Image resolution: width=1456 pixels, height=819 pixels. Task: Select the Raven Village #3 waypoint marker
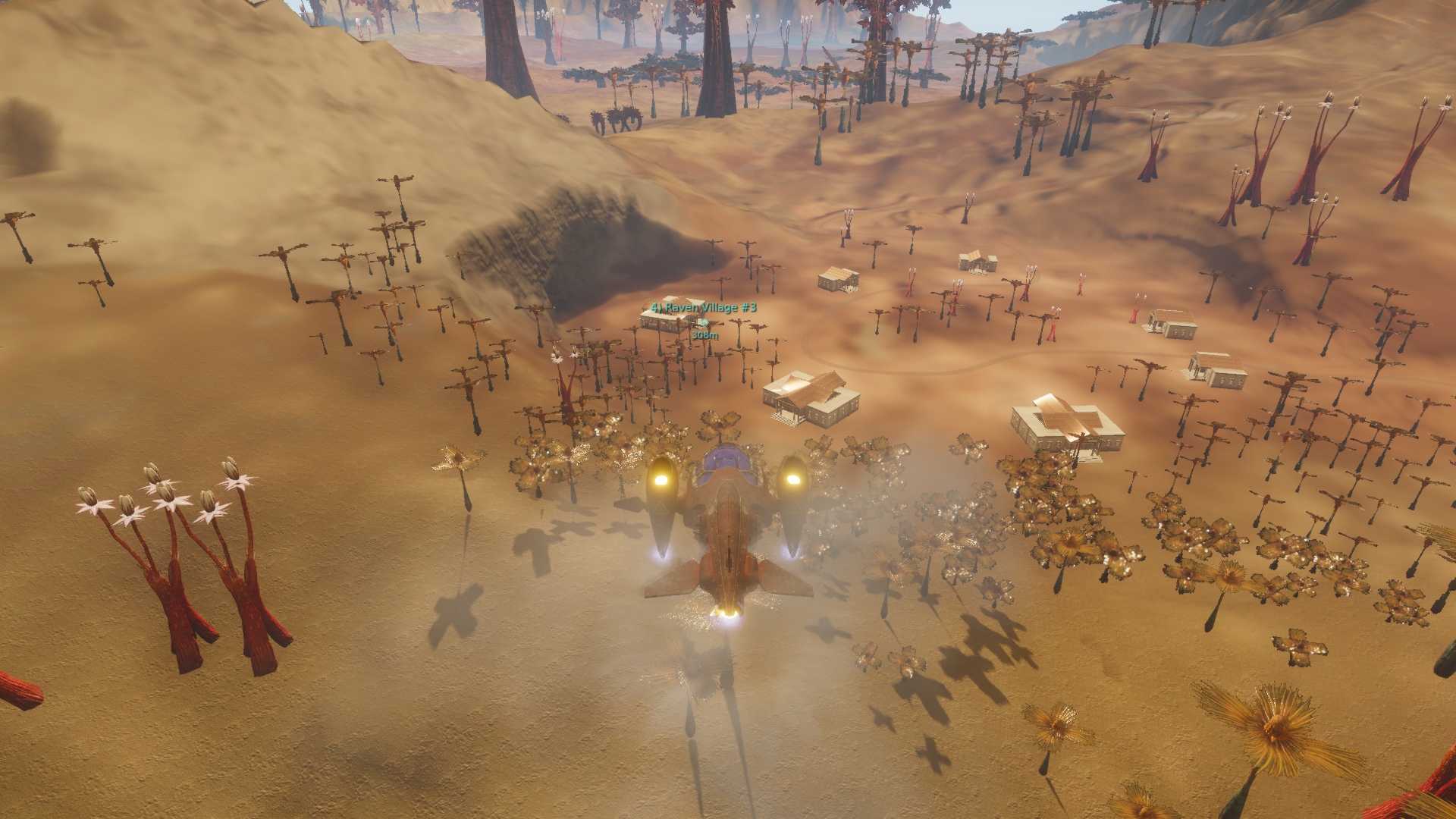tap(704, 322)
